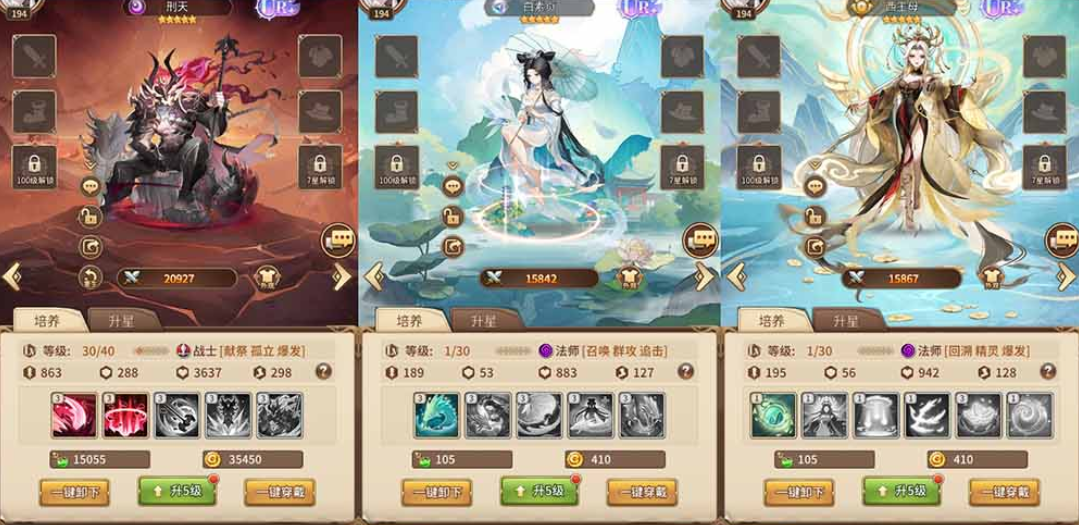Select the green swirling orb skill icon
The width and height of the screenshot is (1079, 525).
774,413
